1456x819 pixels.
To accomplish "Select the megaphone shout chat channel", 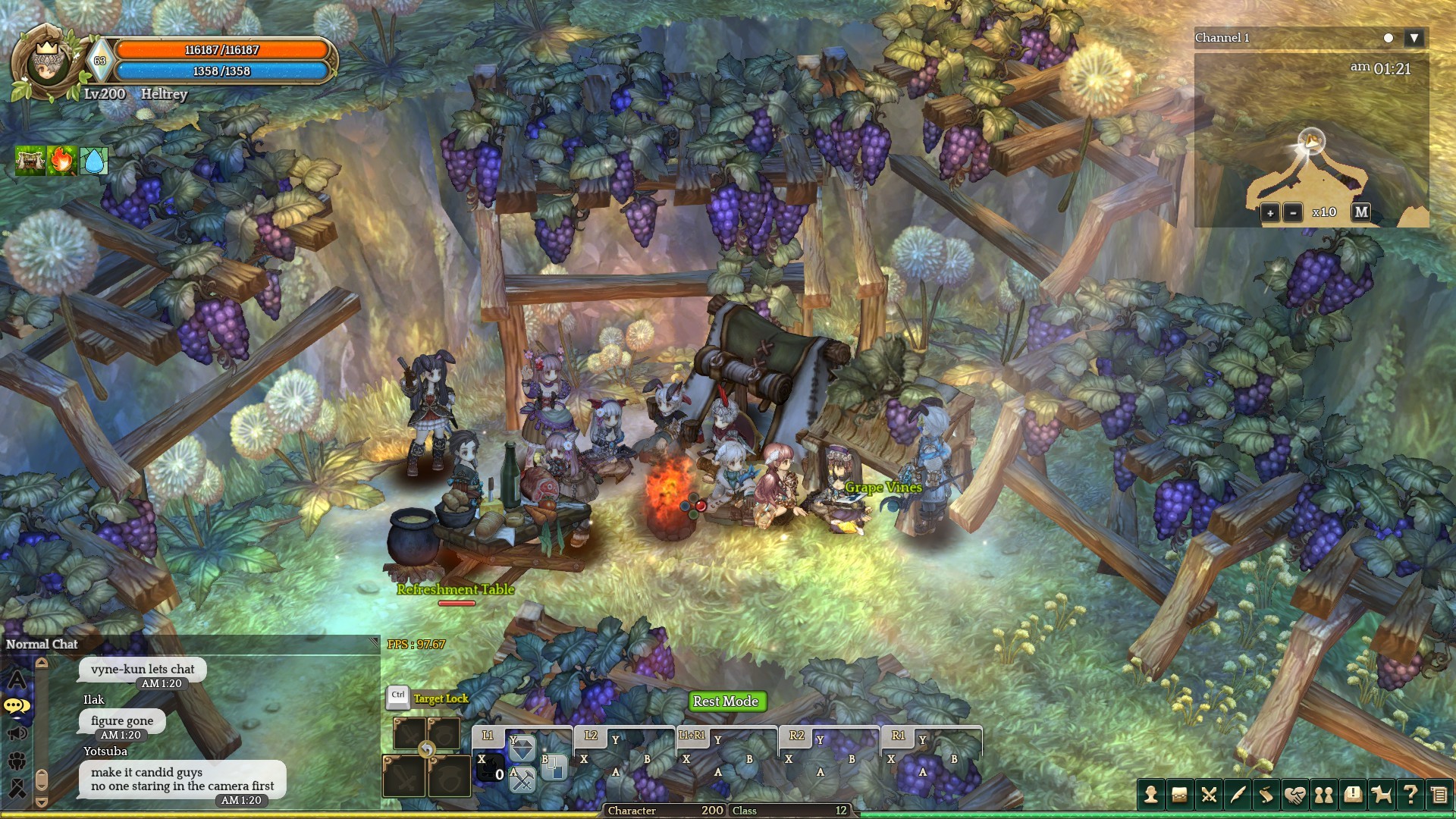I will [17, 733].
